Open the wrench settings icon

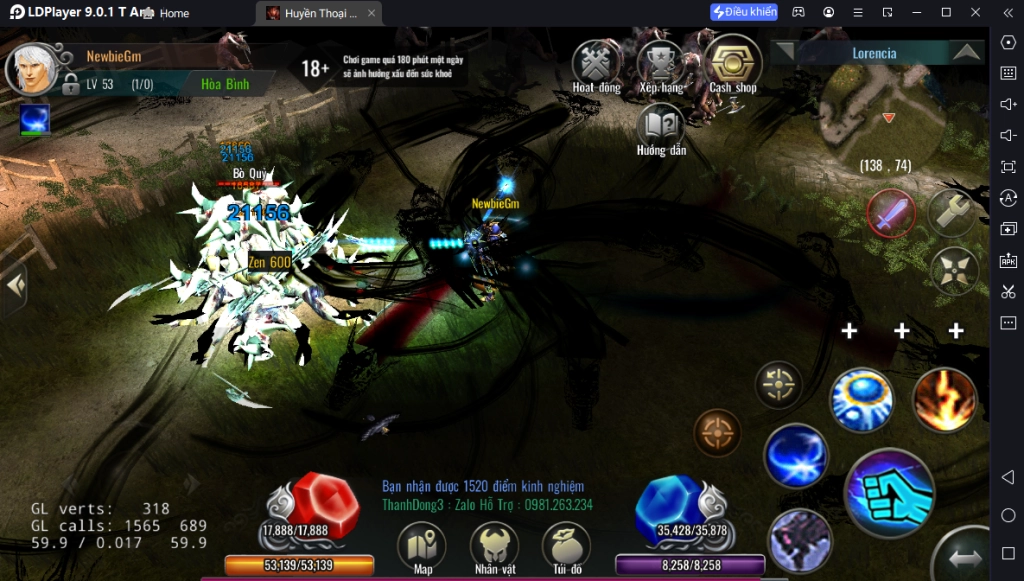pos(952,212)
